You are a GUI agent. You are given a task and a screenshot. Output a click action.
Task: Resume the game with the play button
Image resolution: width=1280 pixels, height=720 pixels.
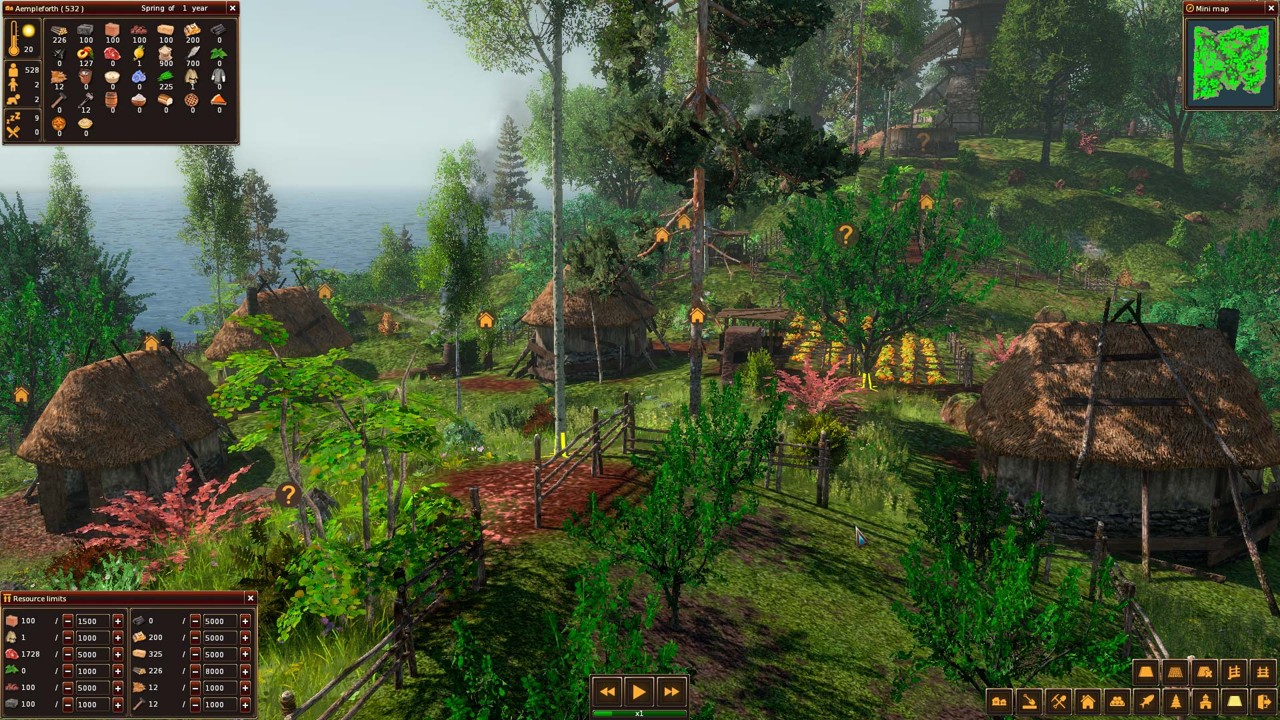[639, 691]
